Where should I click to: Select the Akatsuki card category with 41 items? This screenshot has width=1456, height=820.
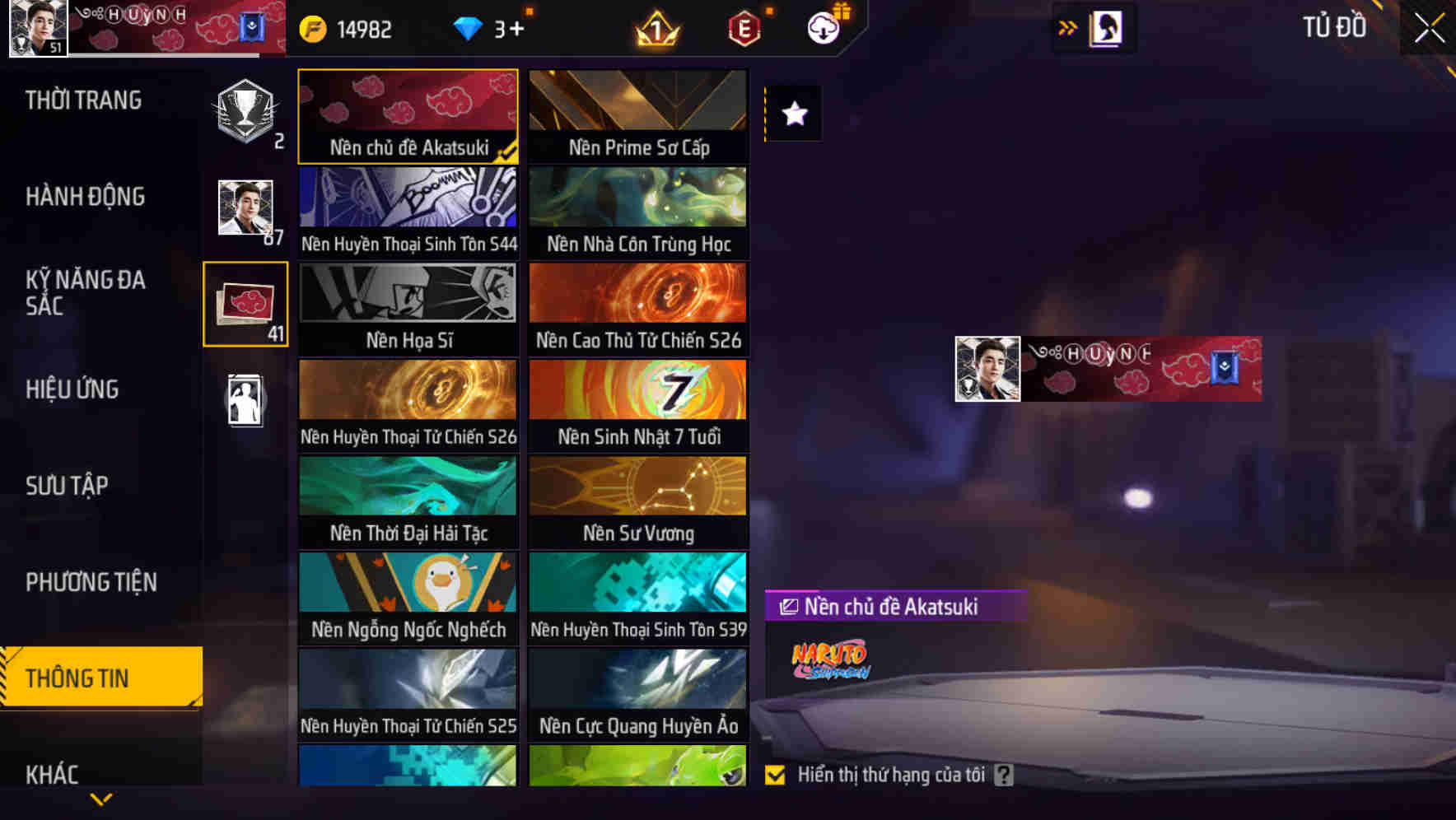point(245,305)
